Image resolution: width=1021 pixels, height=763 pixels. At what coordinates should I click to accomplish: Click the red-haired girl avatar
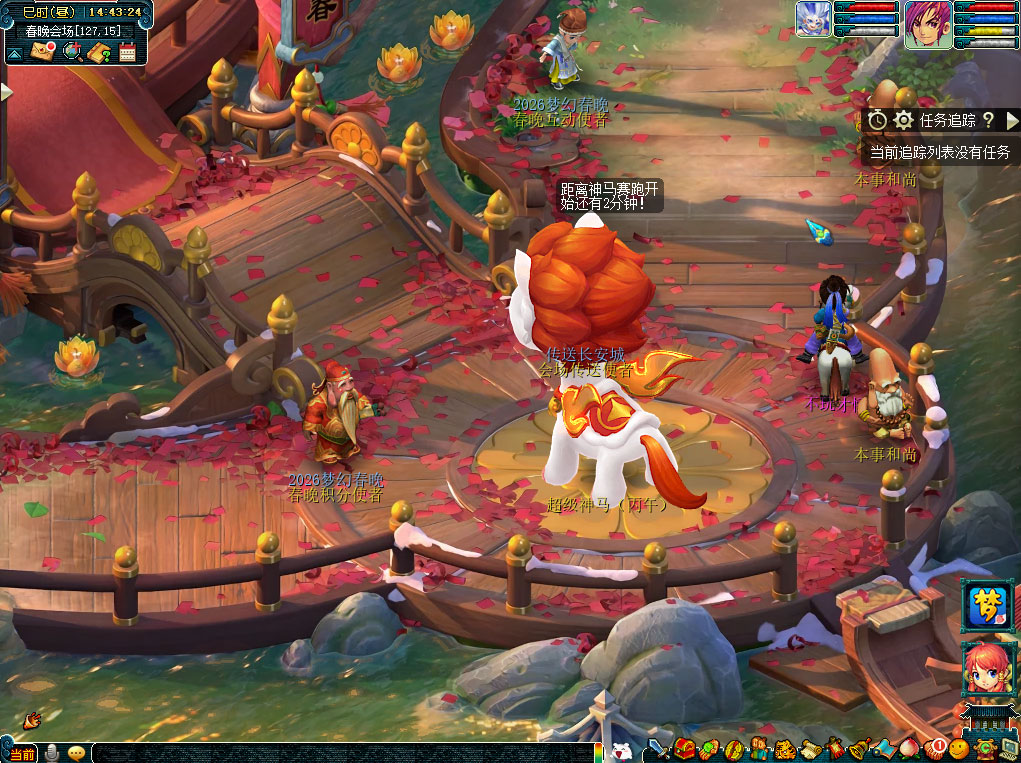tap(988, 668)
